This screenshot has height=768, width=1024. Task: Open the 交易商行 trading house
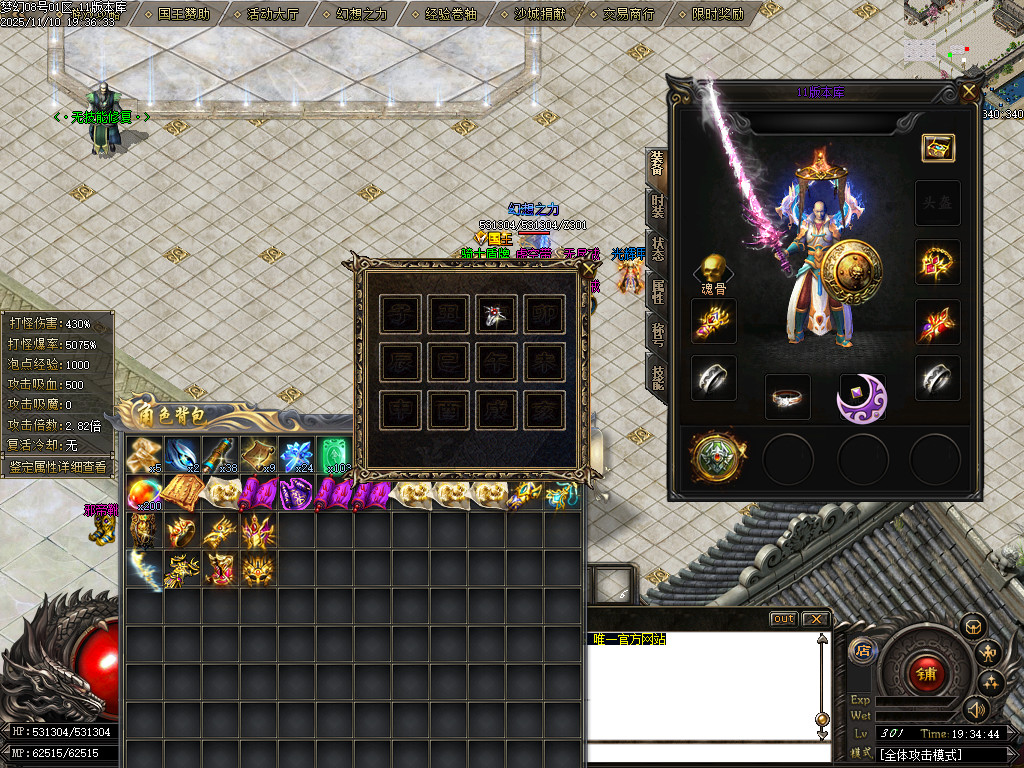click(x=629, y=14)
